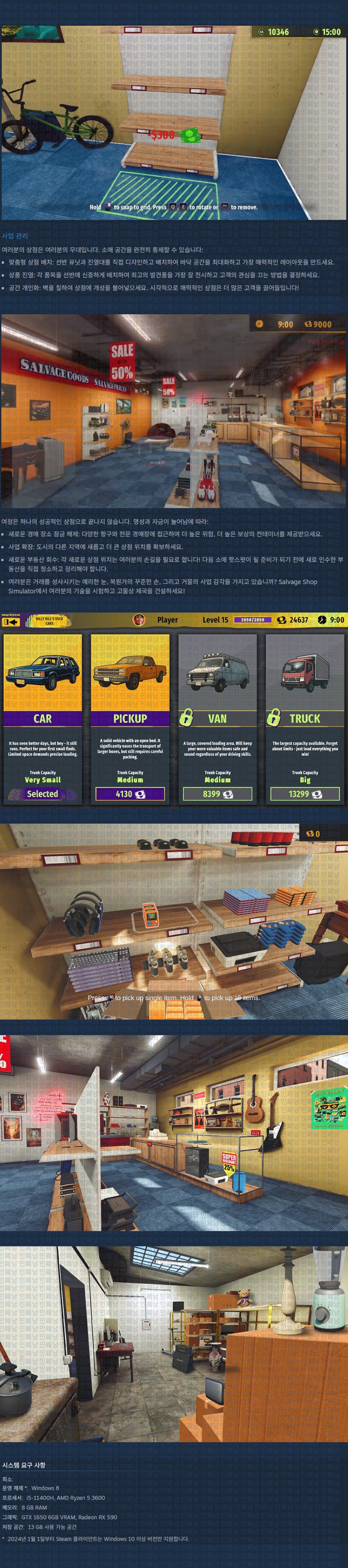The width and height of the screenshot is (348, 1568).
Task: Open the shelf placement screenshot with bicycle
Action: (174, 122)
